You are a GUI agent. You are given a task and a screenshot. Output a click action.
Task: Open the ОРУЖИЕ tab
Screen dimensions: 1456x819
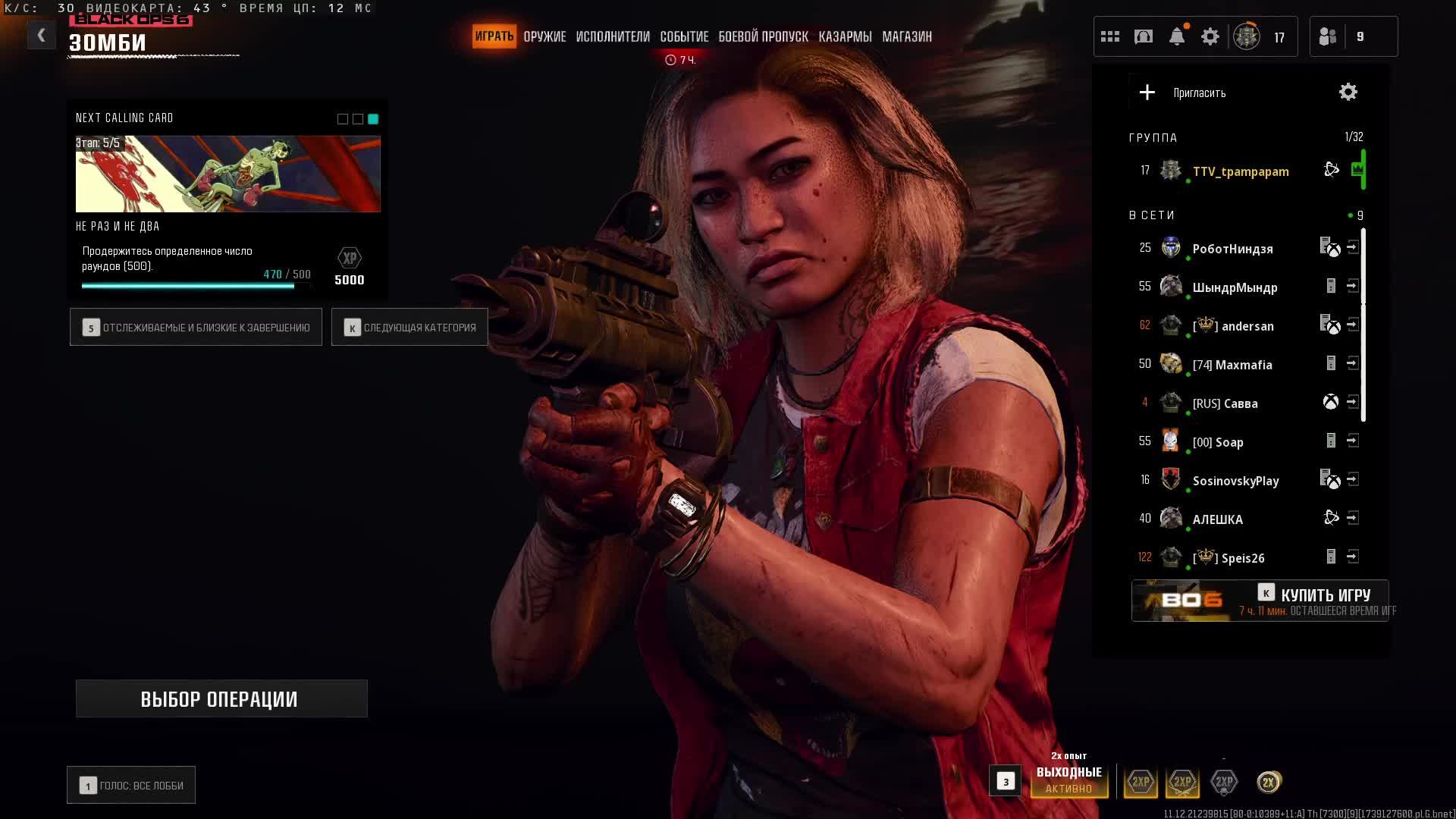click(544, 36)
